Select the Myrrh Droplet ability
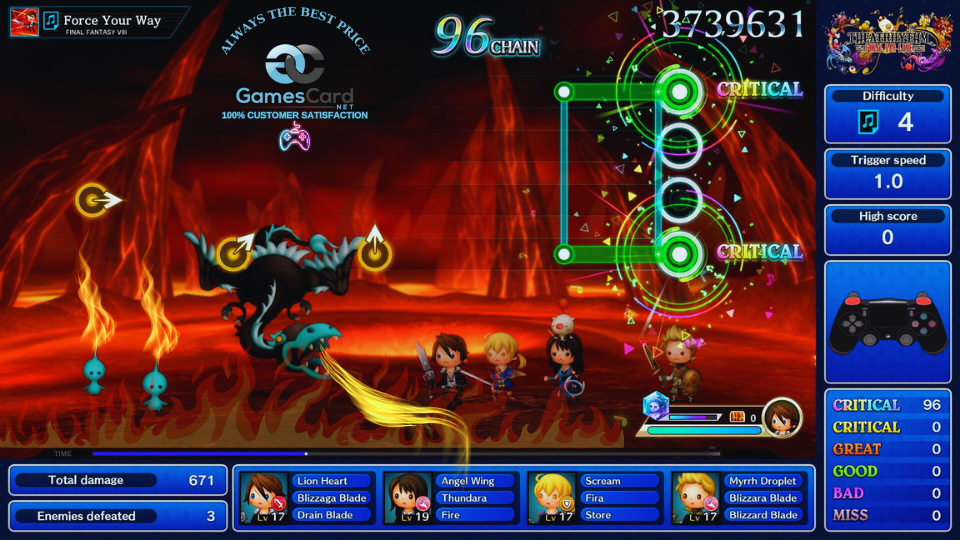Image resolution: width=960 pixels, height=540 pixels. [x=763, y=481]
